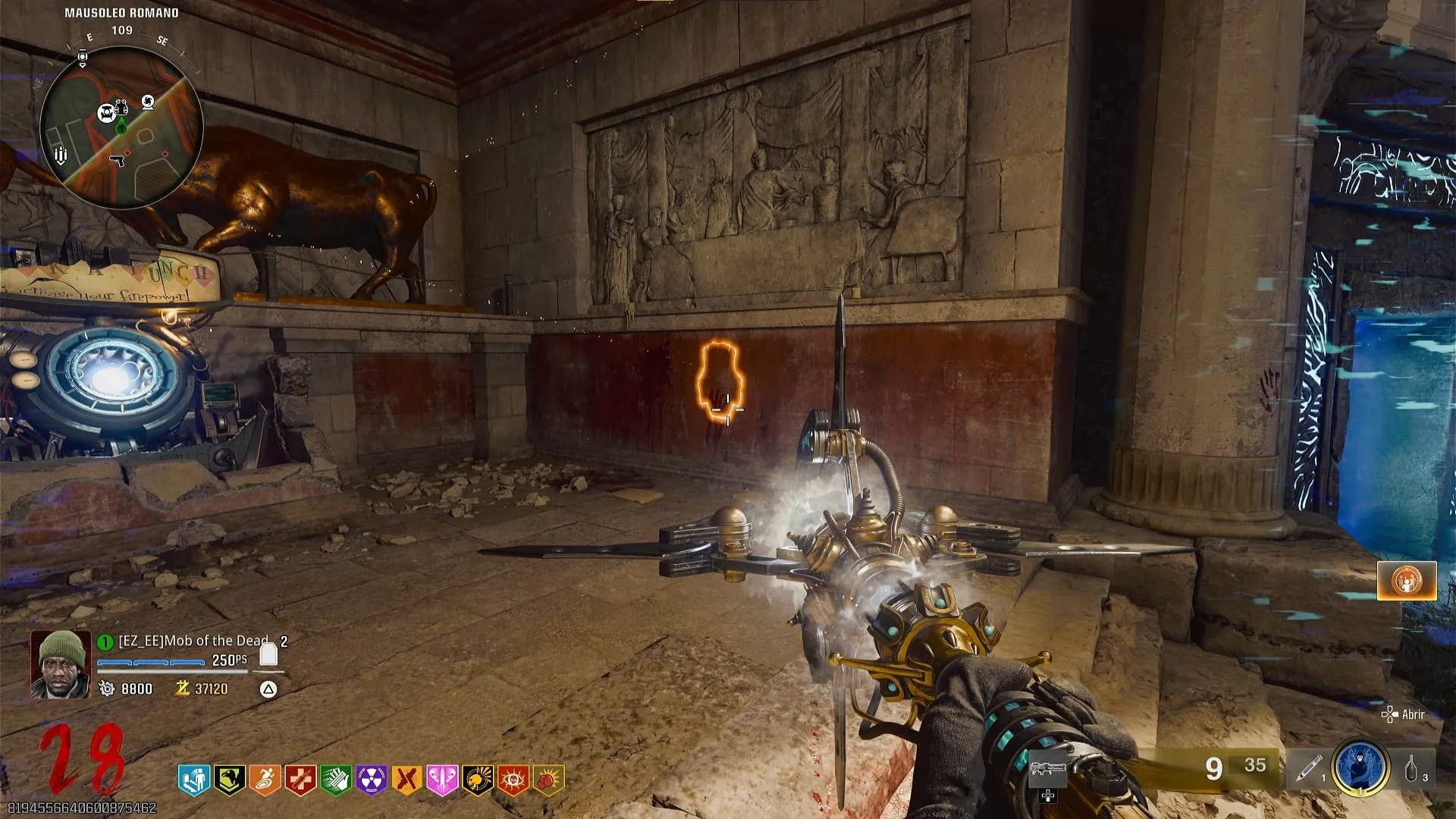
Task: Click the pistol wall-buy marker on minimap
Action: click(117, 162)
